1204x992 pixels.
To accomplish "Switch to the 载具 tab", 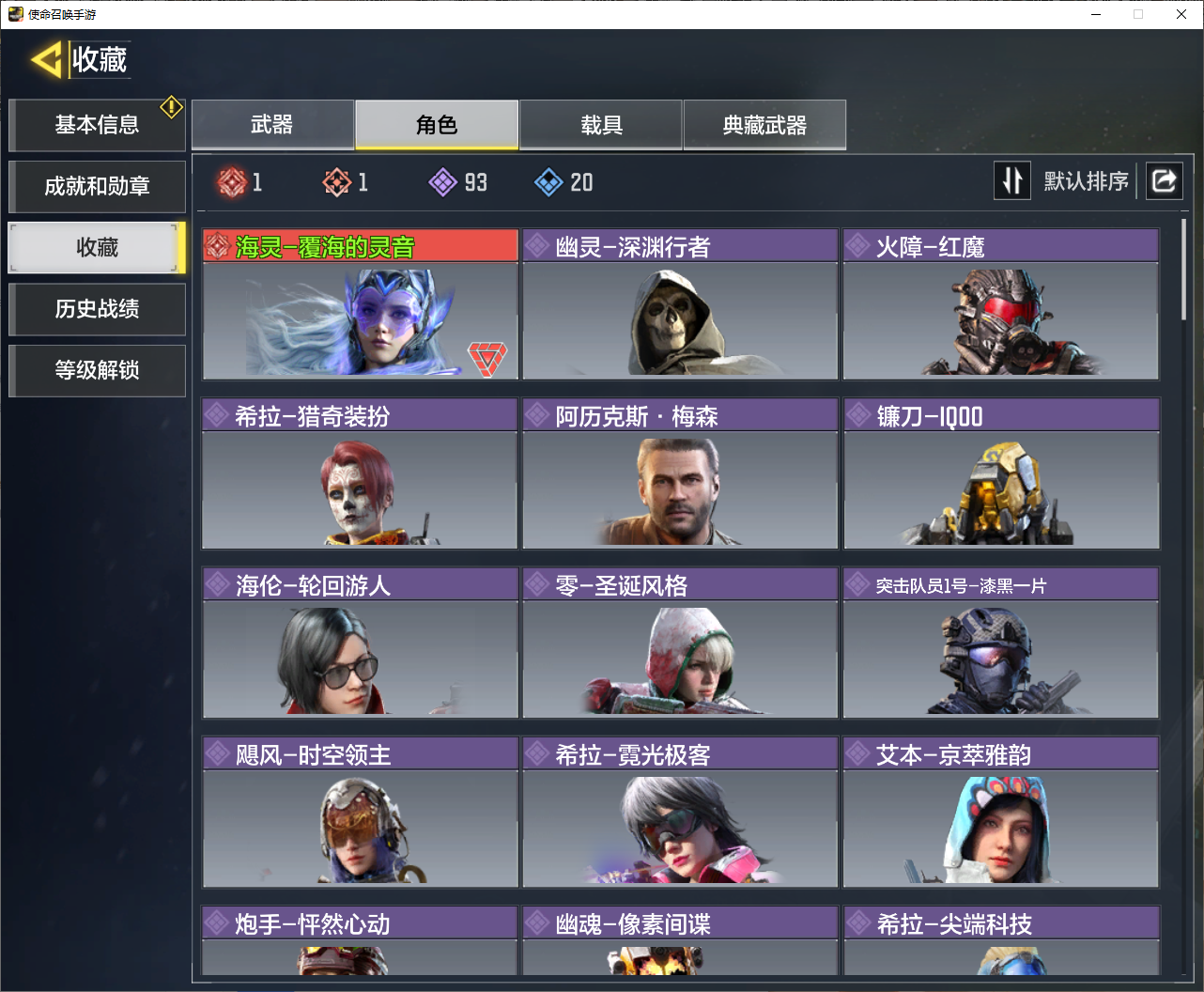I will click(x=601, y=125).
